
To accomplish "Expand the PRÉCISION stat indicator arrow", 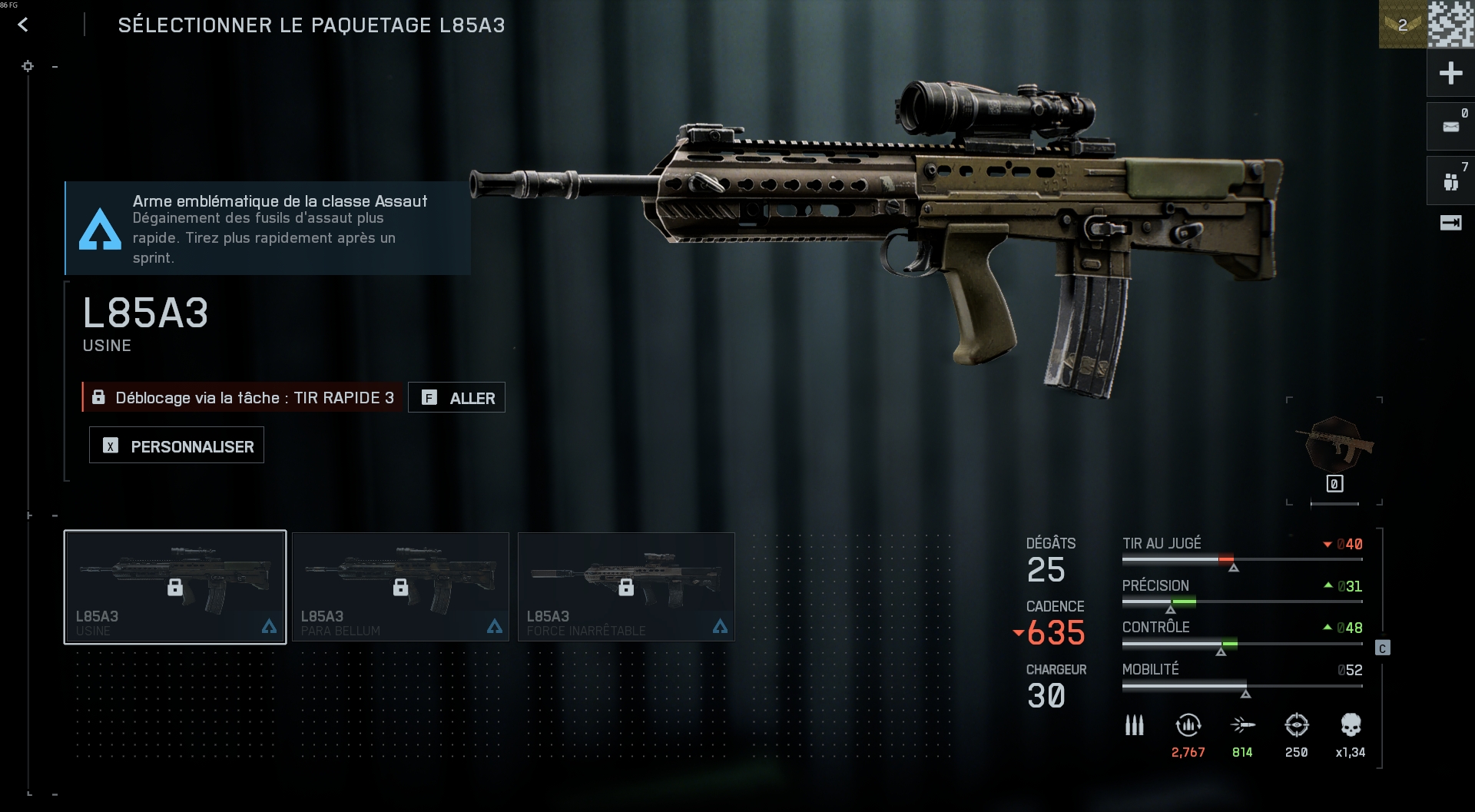I will pyautogui.click(x=1329, y=585).
